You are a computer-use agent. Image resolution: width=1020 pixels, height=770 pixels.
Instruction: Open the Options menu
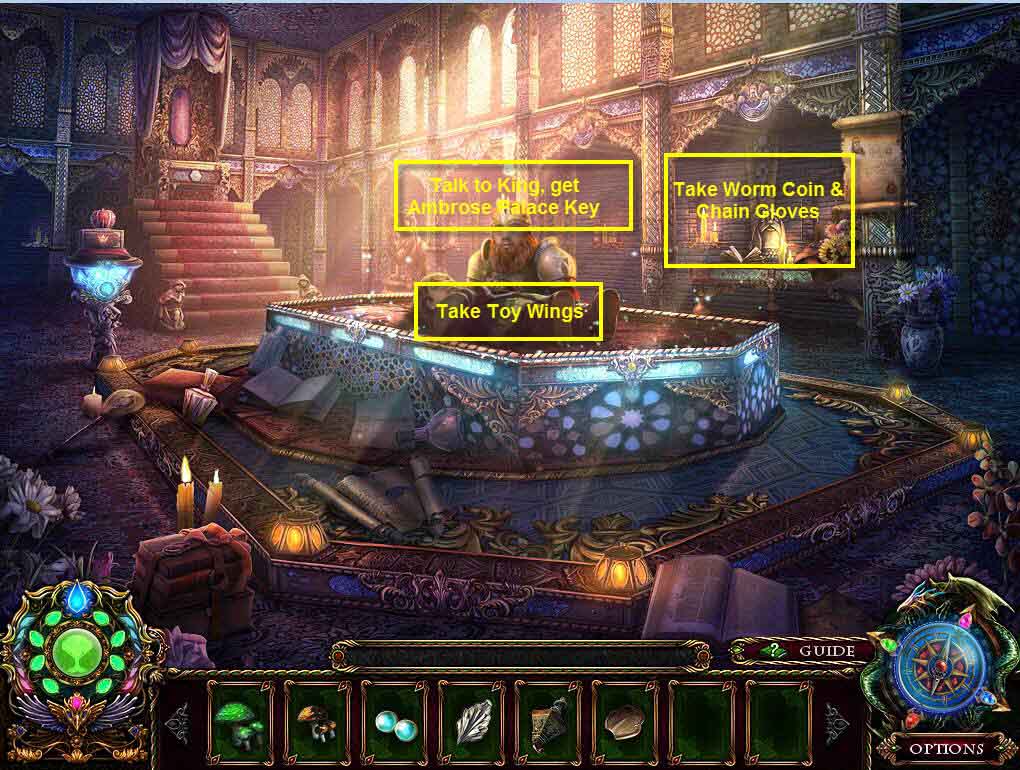point(945,748)
